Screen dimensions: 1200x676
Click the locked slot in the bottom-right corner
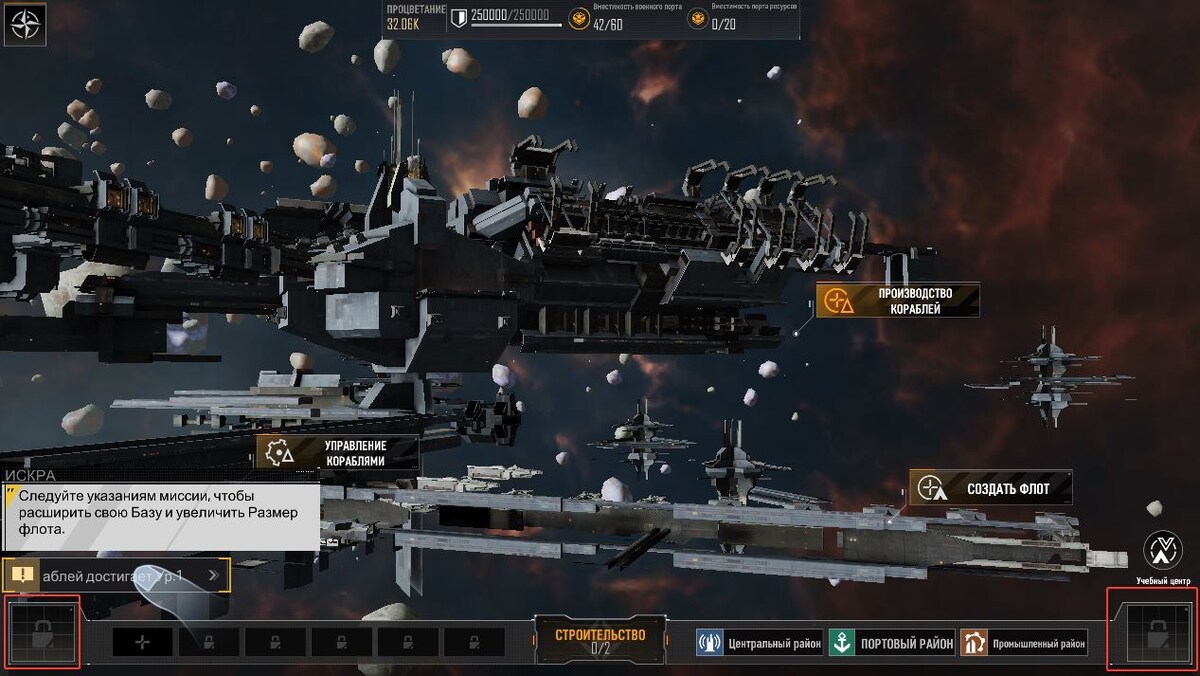[x=1155, y=634]
